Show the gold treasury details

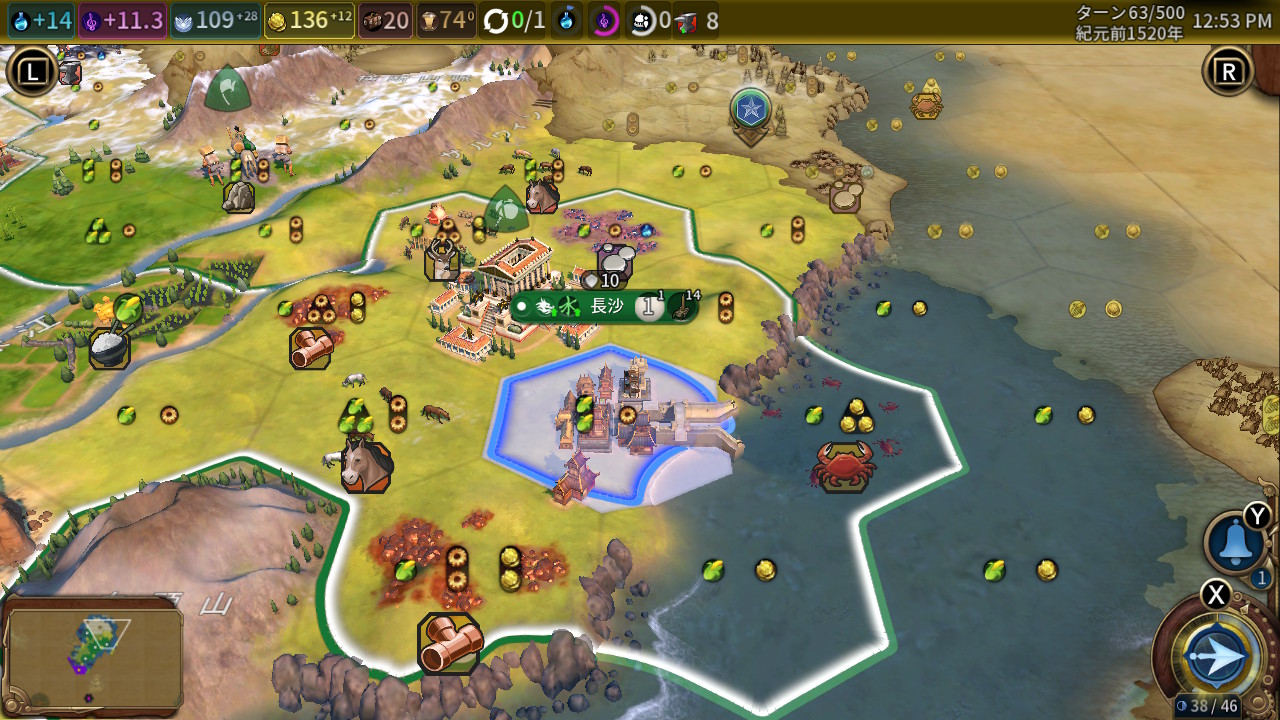(x=309, y=20)
